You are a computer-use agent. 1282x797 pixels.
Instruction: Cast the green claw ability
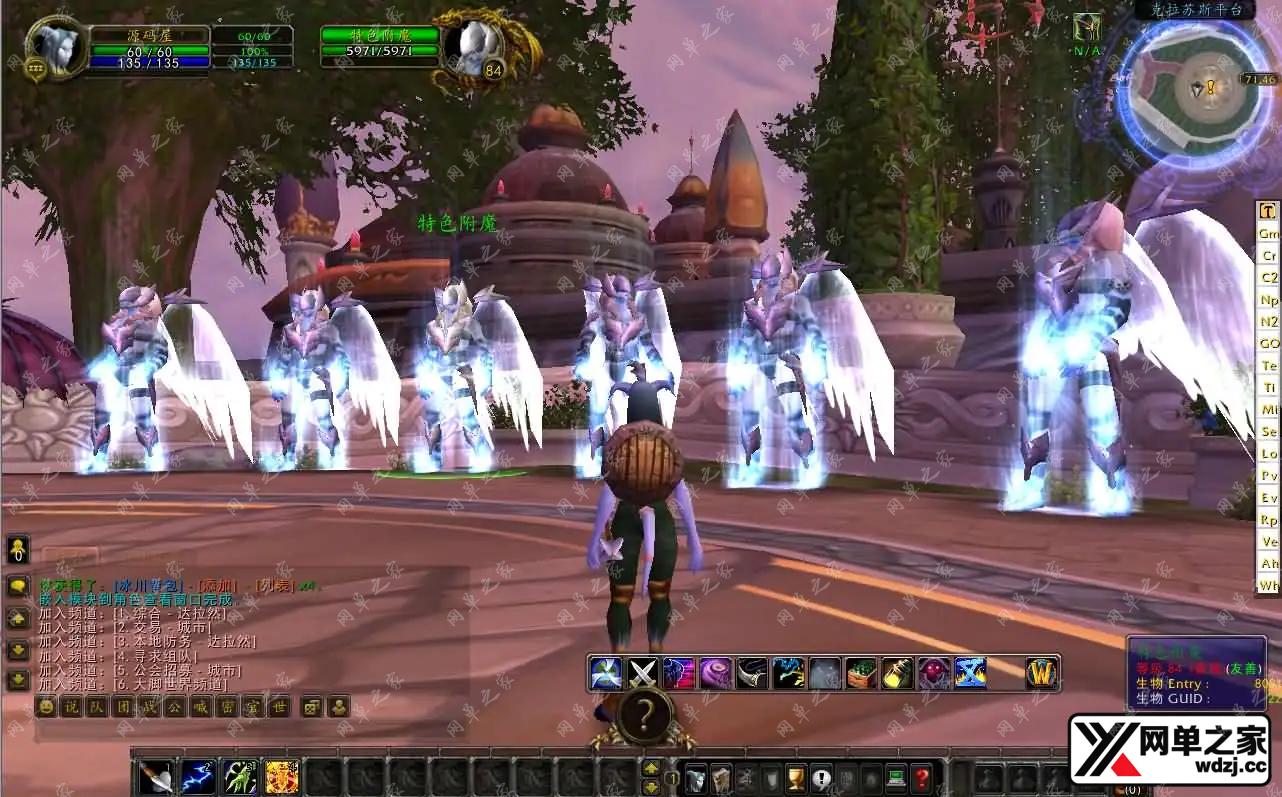pos(240,777)
